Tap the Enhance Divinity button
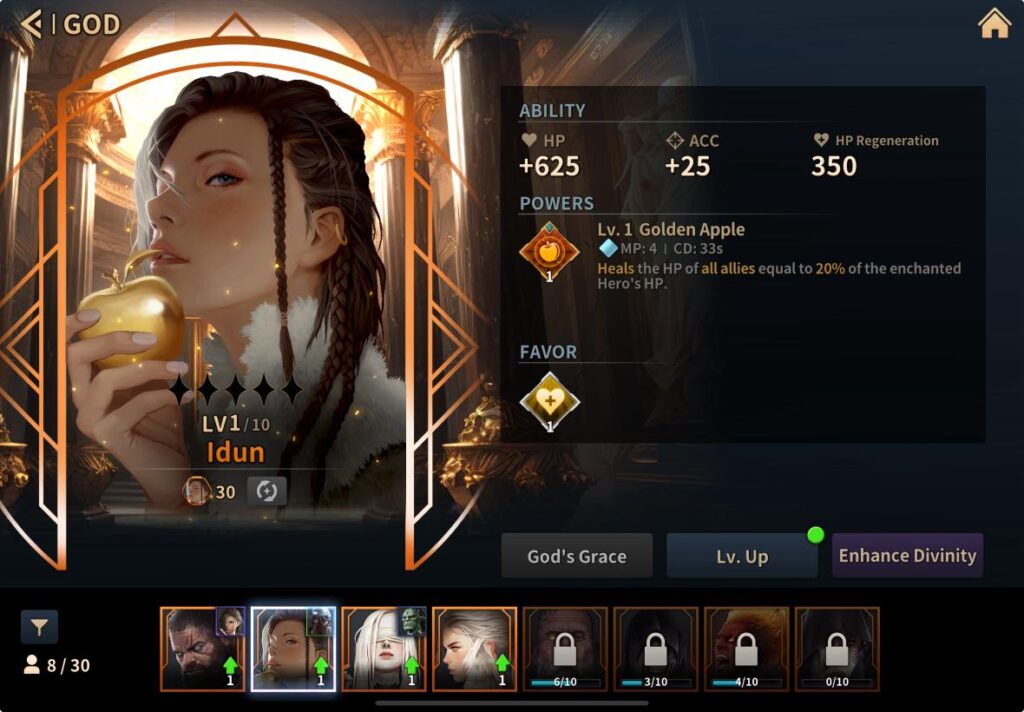Screen dimensions: 1024x712 [907, 556]
